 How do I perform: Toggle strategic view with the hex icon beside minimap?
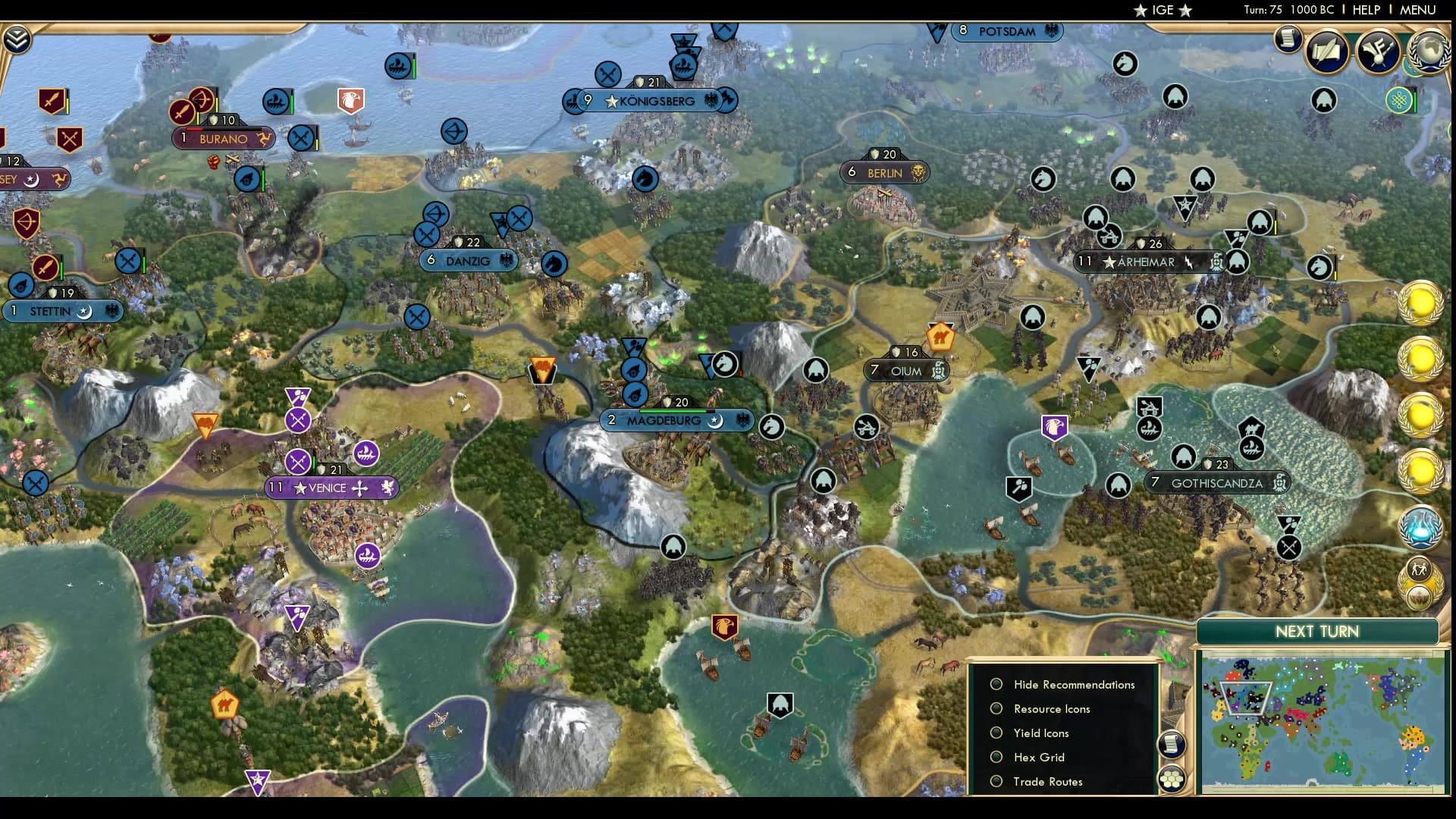[1172, 779]
